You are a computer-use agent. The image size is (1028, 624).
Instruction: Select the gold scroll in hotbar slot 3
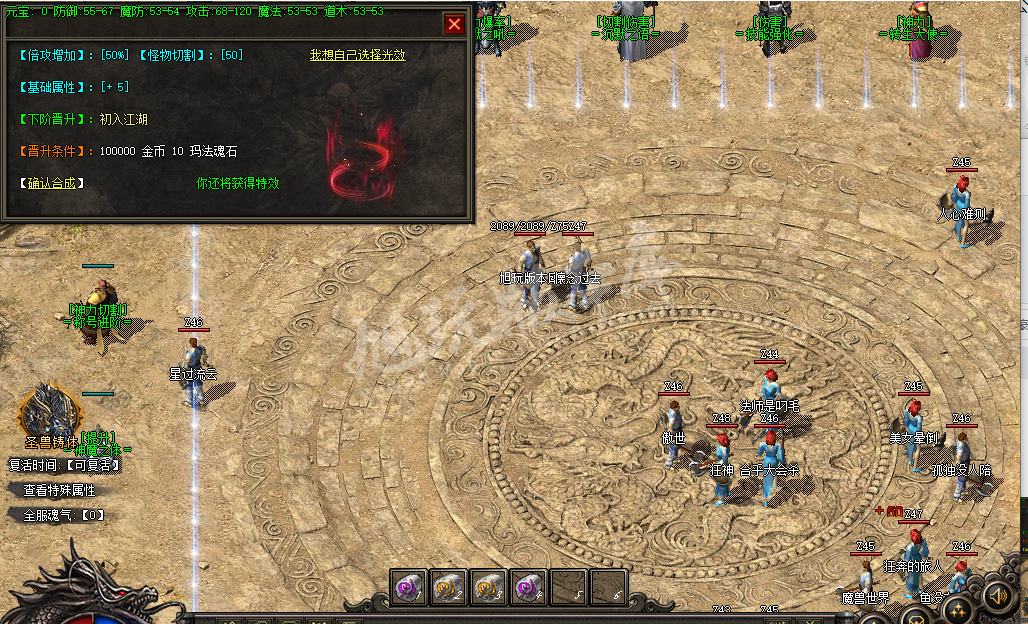pyautogui.click(x=488, y=589)
